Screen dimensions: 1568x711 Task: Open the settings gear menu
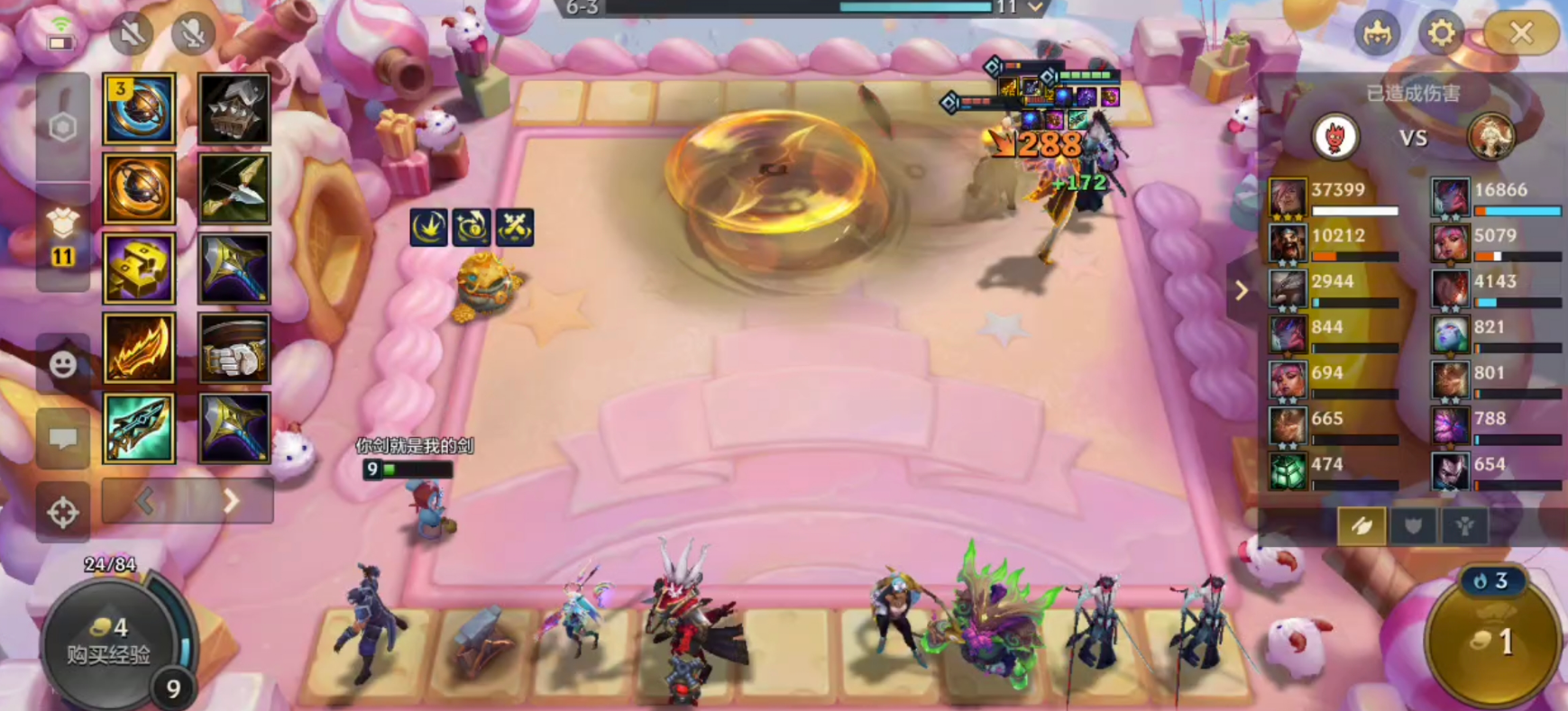point(1441,34)
